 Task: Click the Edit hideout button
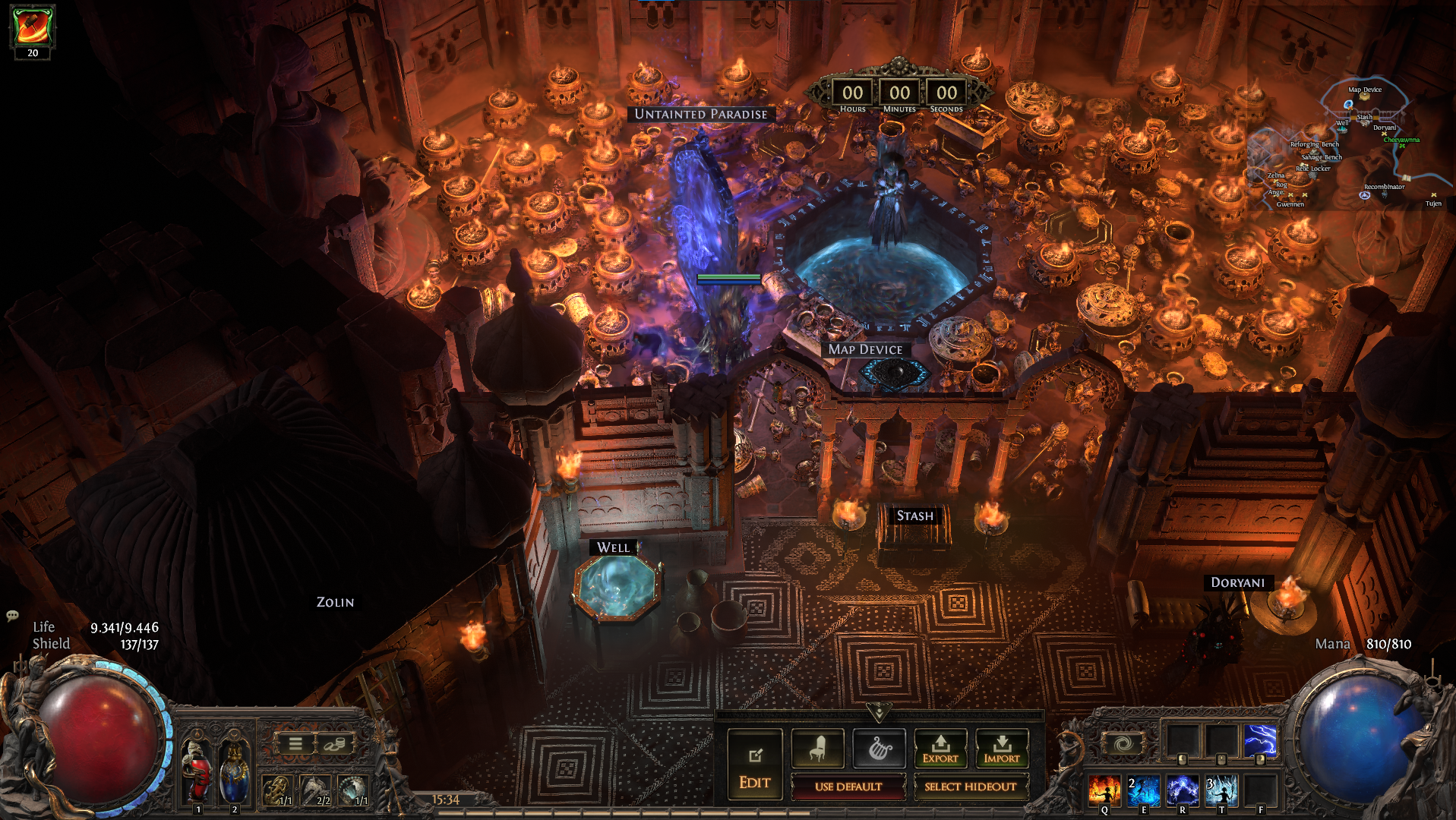tap(754, 764)
